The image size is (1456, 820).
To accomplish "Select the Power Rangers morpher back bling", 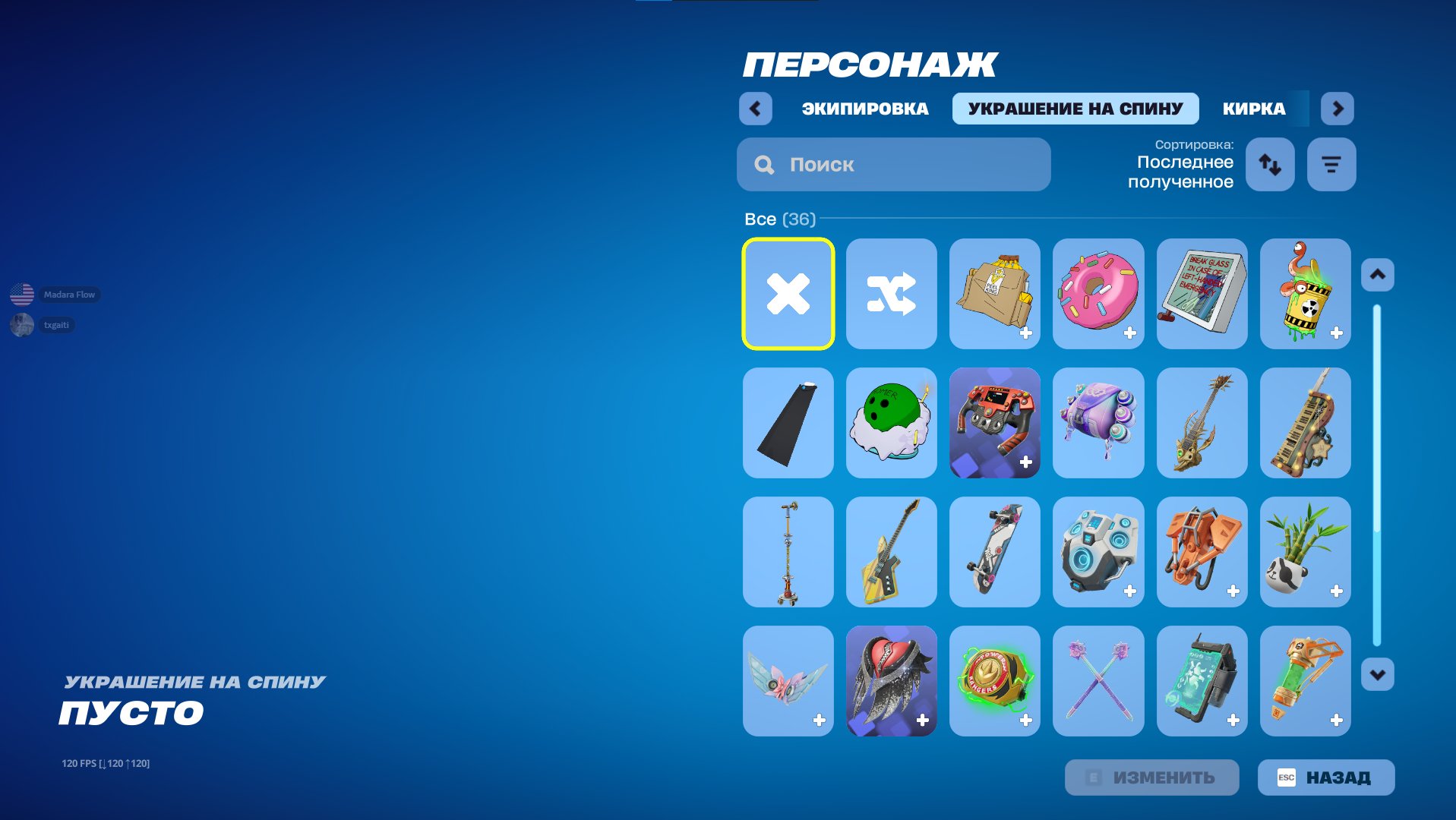I will 994,681.
